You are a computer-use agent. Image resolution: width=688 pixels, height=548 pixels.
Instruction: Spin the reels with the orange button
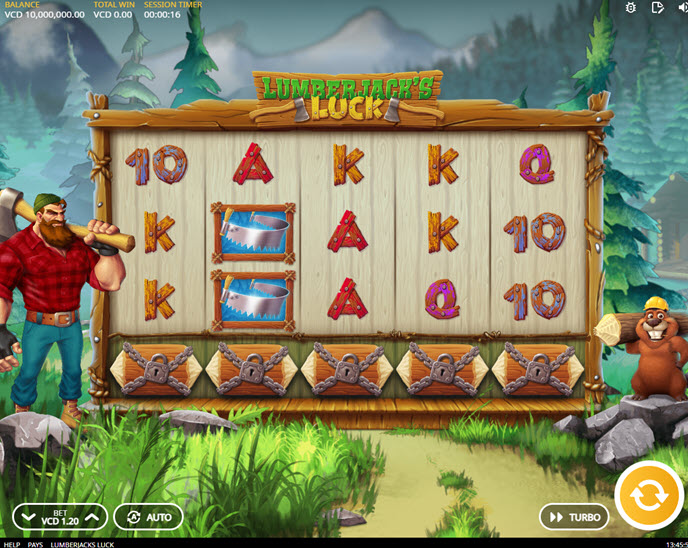coord(649,495)
